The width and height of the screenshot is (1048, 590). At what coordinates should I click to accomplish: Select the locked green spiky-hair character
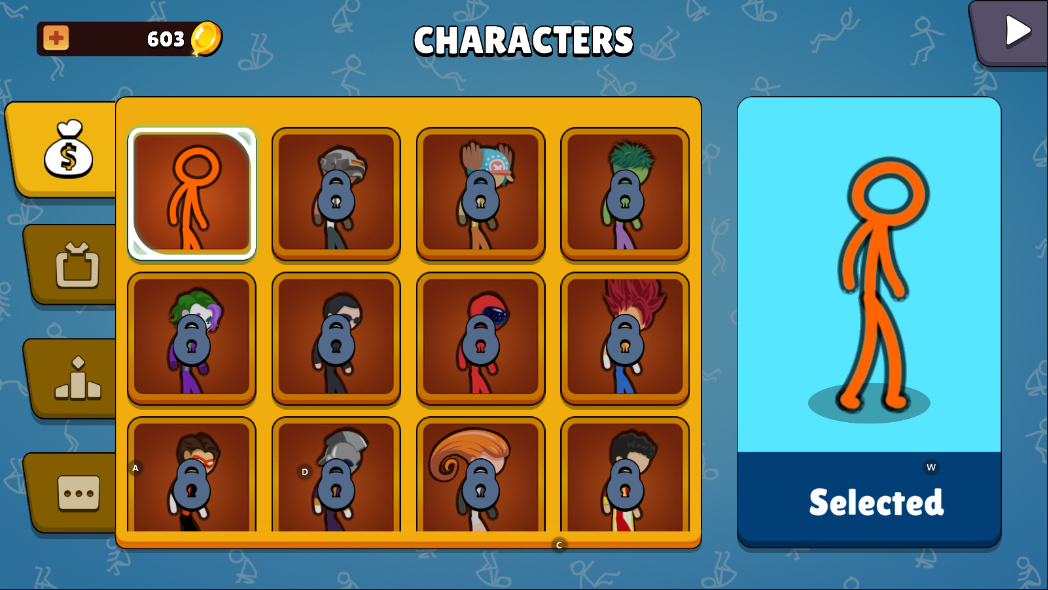pyautogui.click(x=625, y=193)
